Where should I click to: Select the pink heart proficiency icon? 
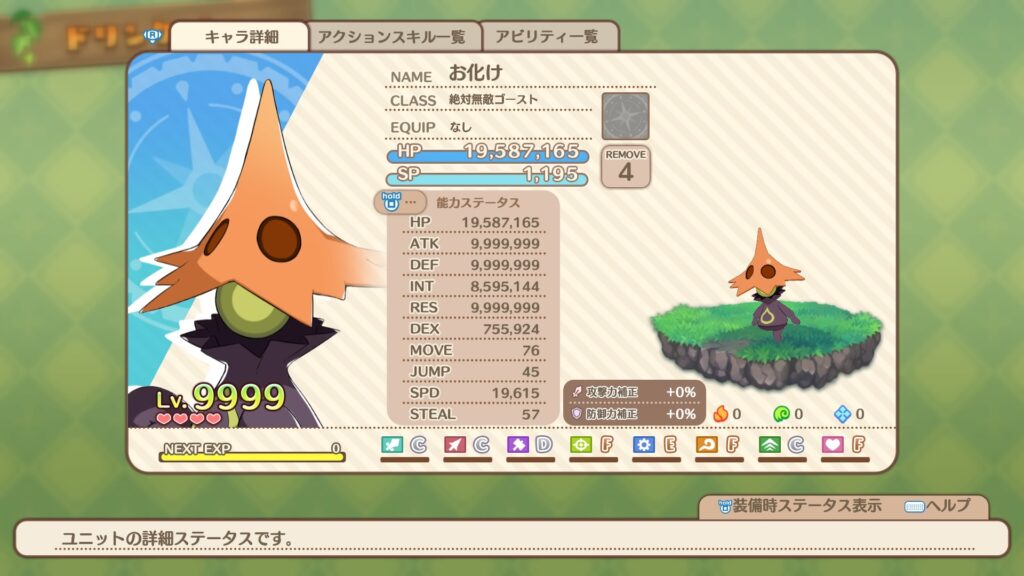click(x=832, y=444)
